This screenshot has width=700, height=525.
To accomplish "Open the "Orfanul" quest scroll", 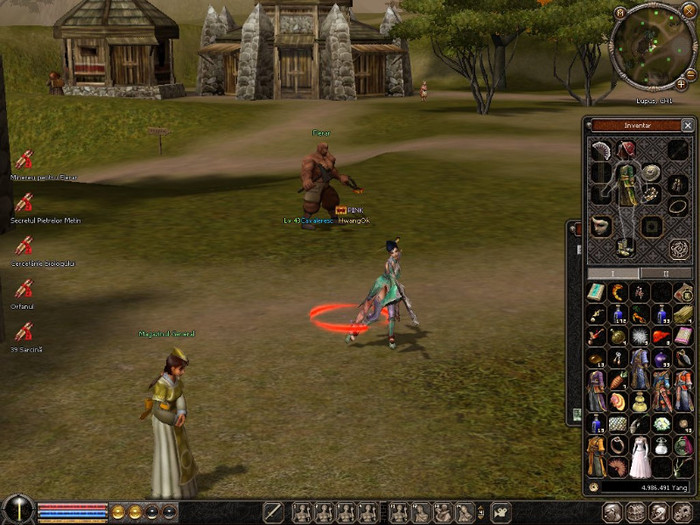I will (24, 290).
